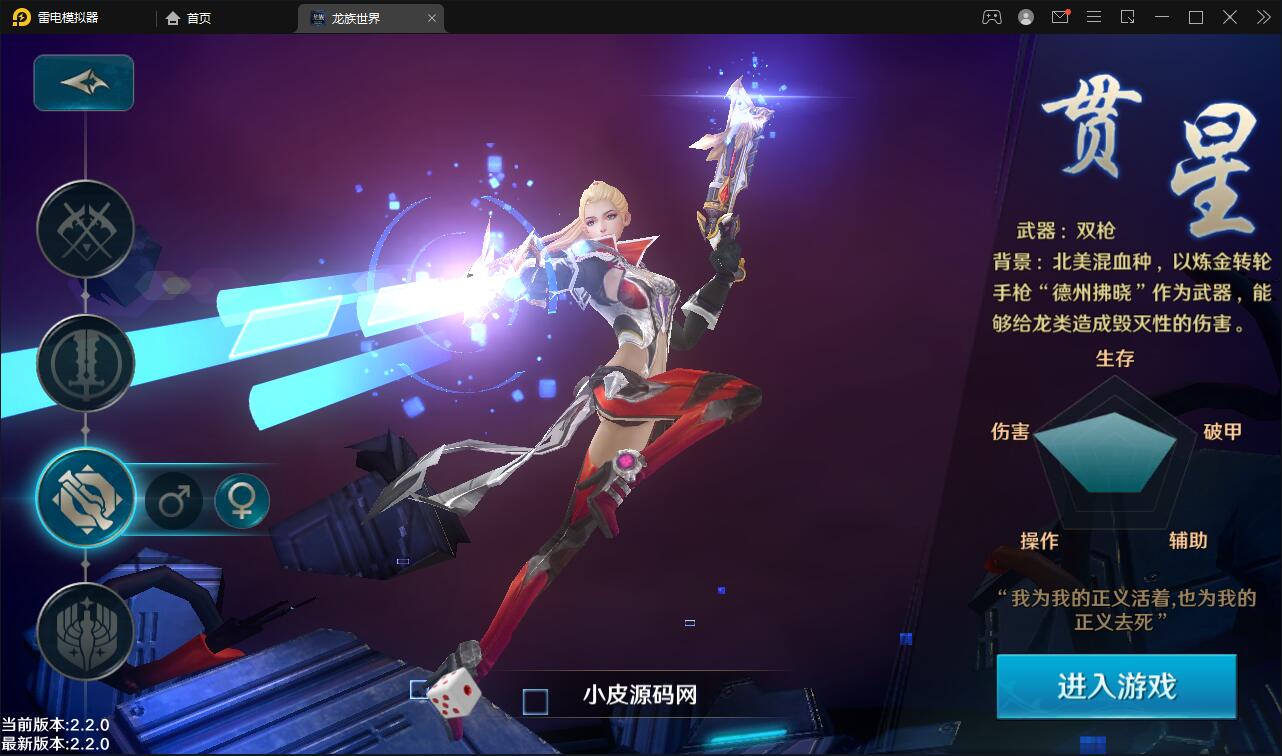Choose the sword class icon
The image size is (1282, 756).
tap(85, 363)
